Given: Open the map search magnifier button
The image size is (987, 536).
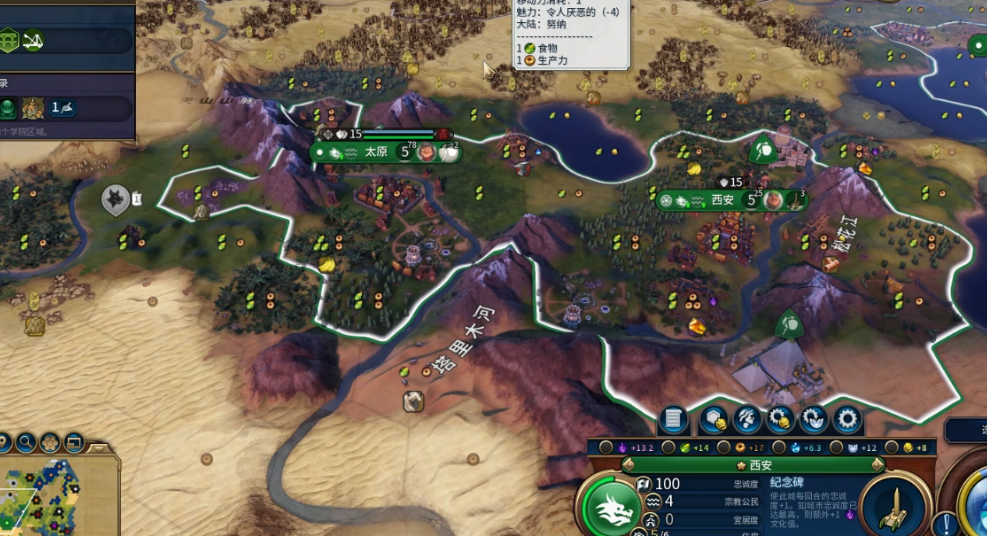Looking at the screenshot, I should coord(23,441).
